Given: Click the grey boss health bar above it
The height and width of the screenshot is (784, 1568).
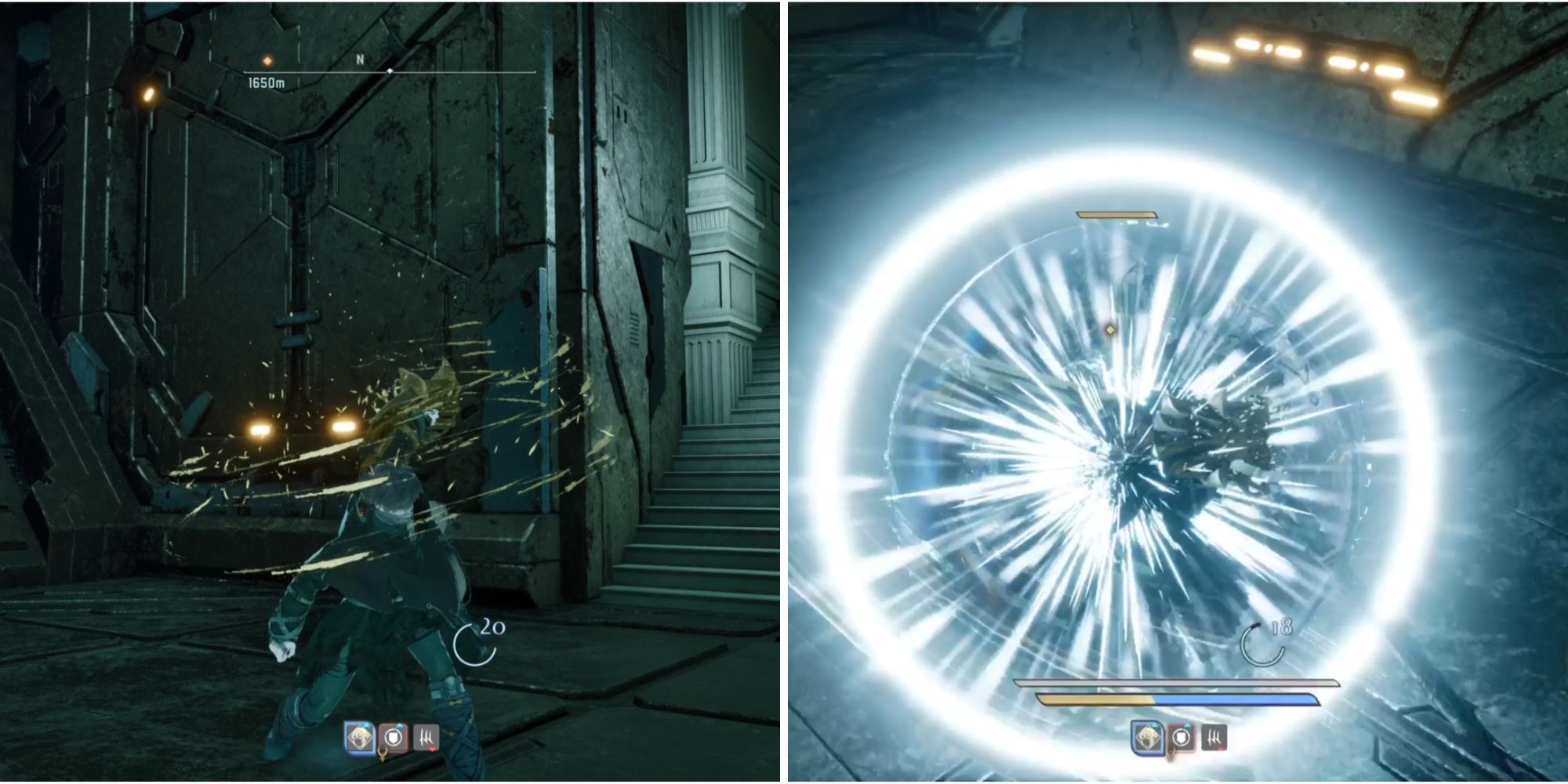Looking at the screenshot, I should click(x=1177, y=681).
